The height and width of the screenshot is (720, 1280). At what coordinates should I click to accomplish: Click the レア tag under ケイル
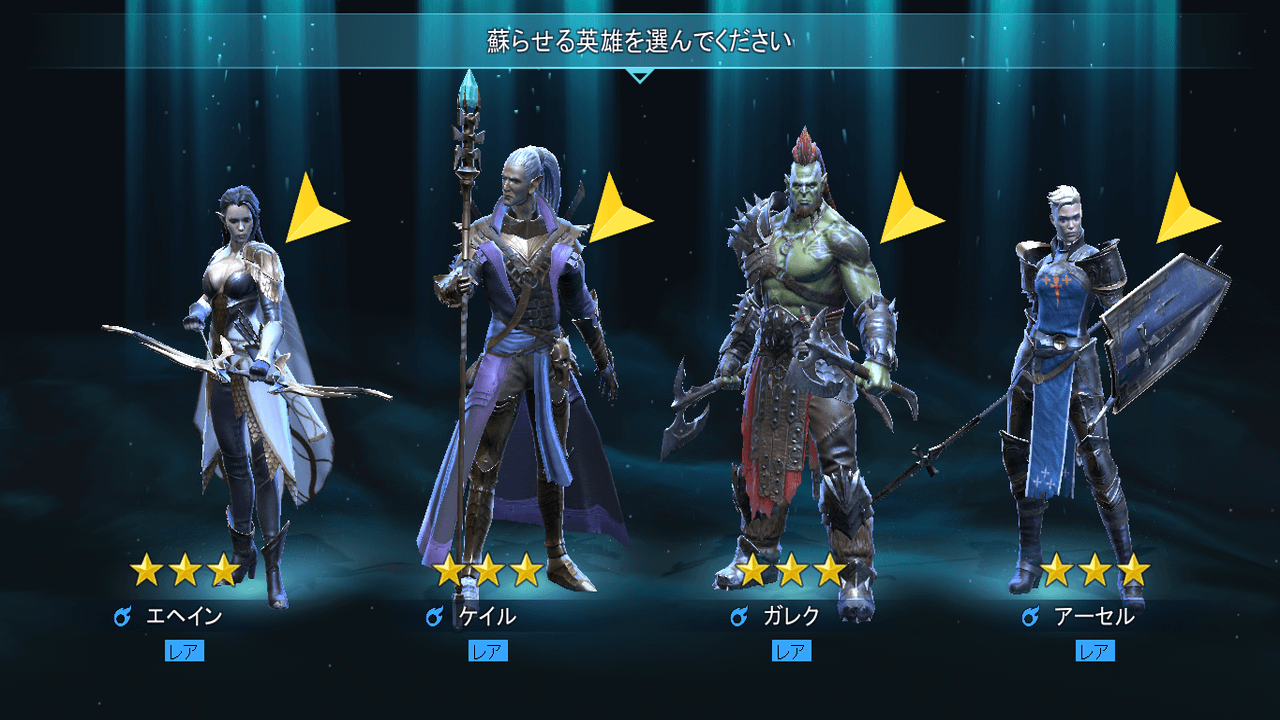click(489, 651)
